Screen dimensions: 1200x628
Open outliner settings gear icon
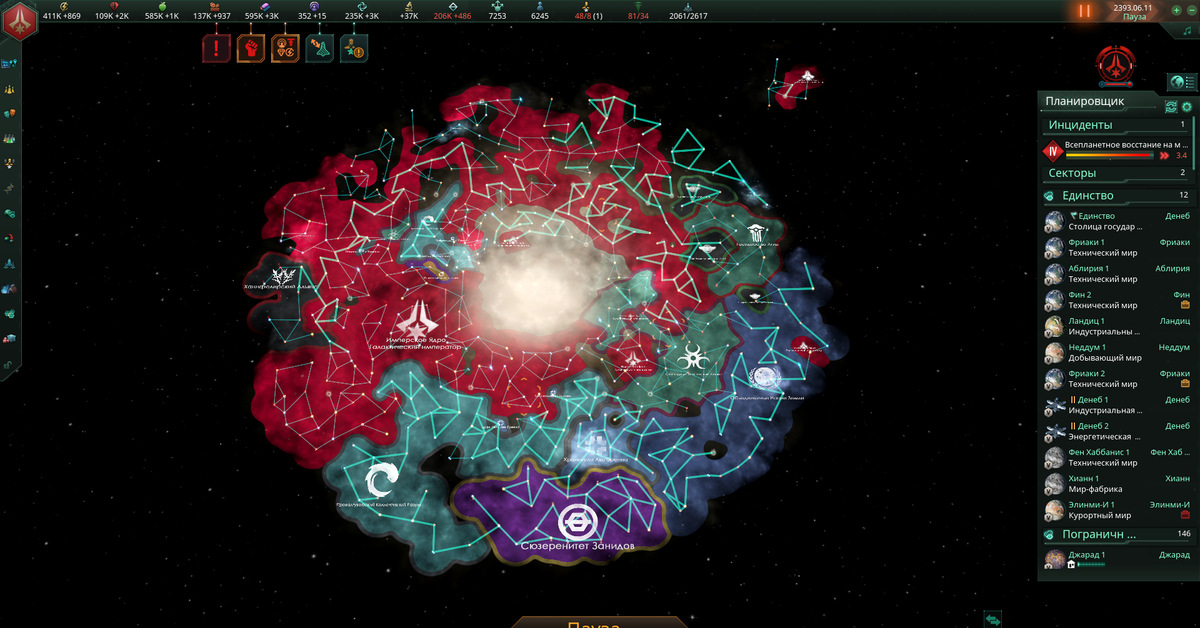click(1187, 107)
